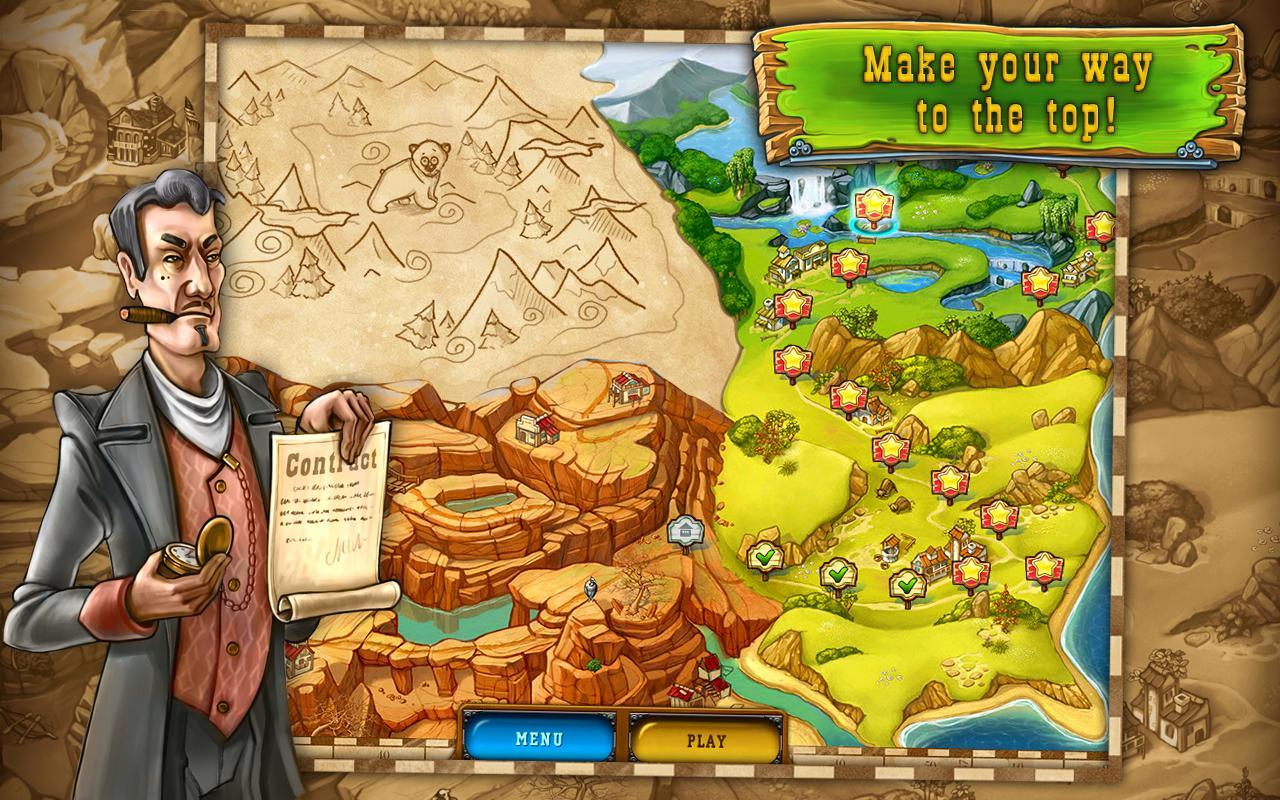
Task: Click the star level marker beside the pond
Action: (849, 262)
